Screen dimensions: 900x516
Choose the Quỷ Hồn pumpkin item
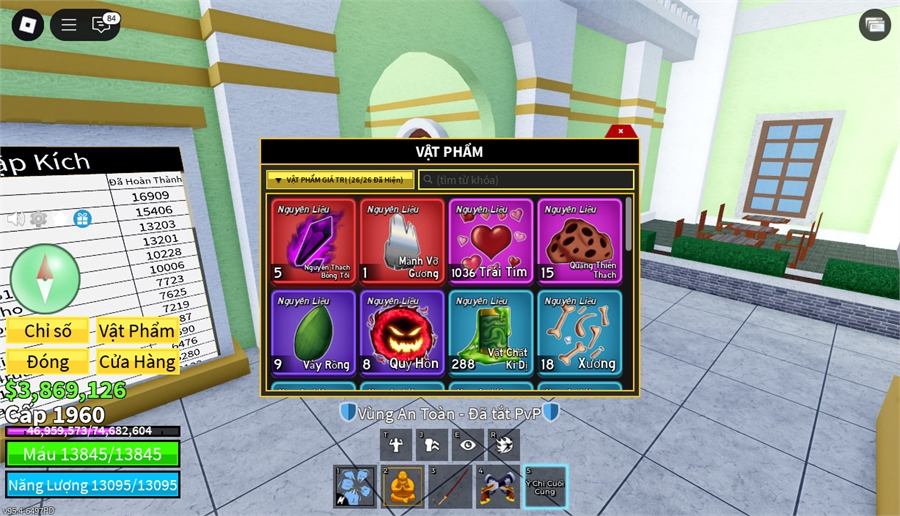tap(402, 332)
